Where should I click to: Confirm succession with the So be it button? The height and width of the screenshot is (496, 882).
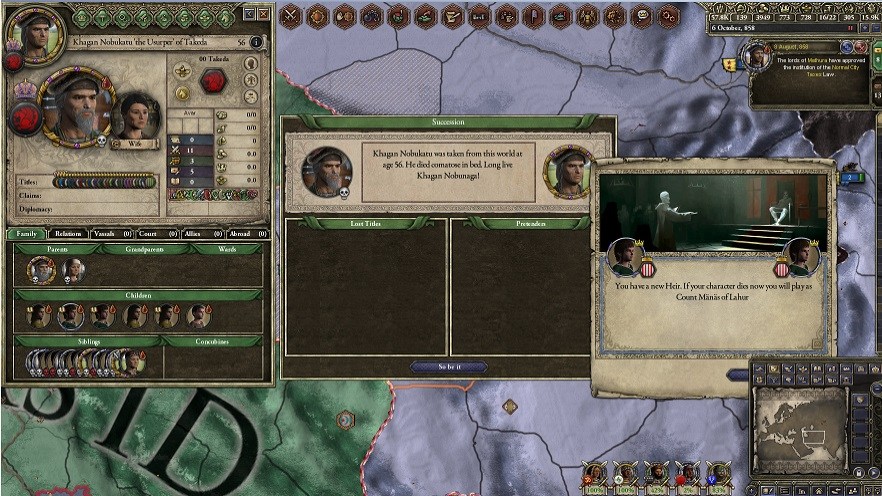[448, 367]
